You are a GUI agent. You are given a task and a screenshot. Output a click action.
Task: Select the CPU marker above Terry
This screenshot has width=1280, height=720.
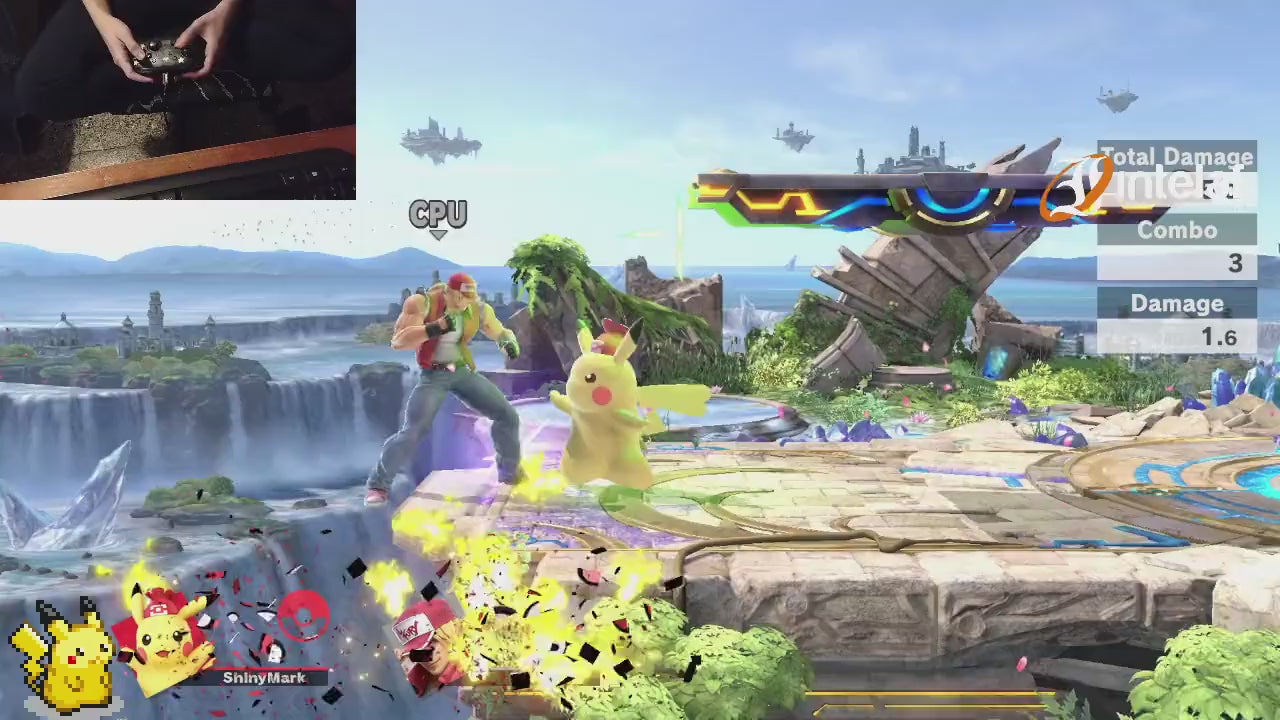pyautogui.click(x=438, y=215)
